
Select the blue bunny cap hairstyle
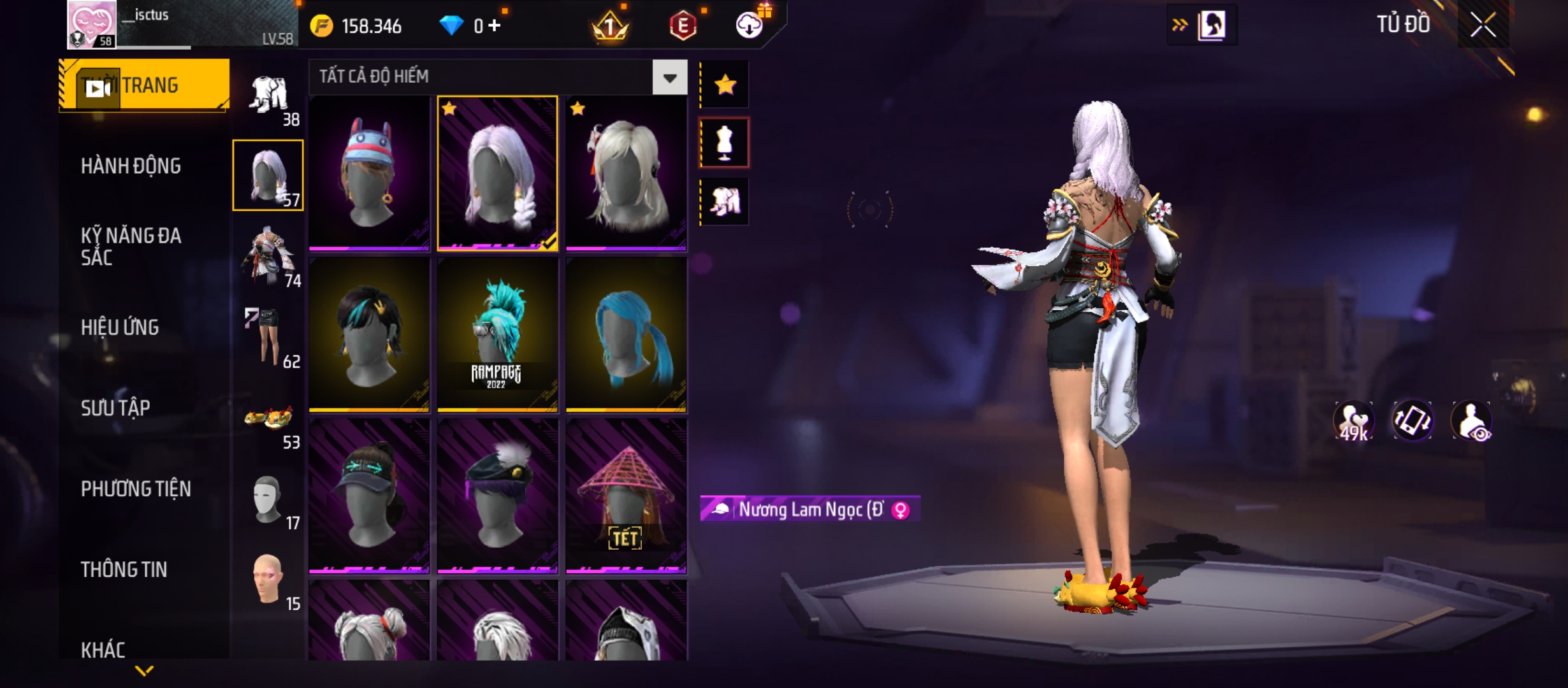pos(369,172)
